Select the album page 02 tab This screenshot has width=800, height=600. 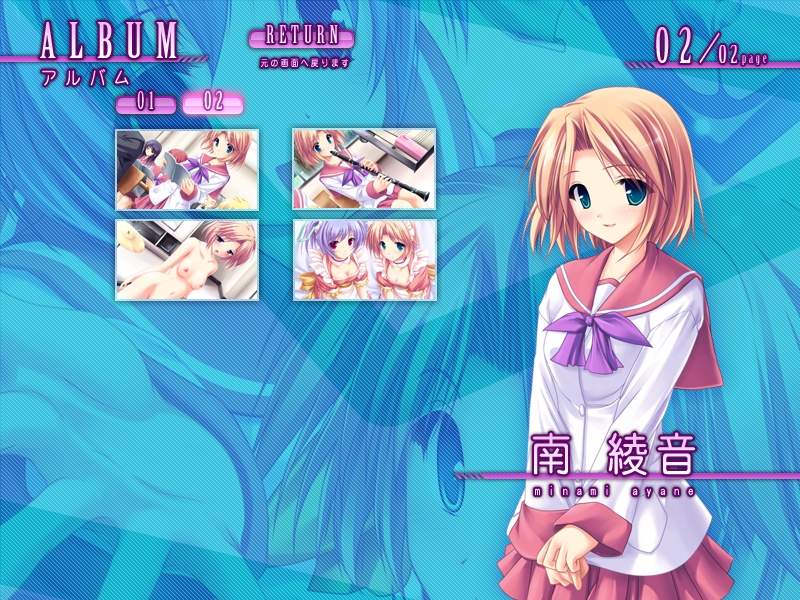(x=213, y=102)
